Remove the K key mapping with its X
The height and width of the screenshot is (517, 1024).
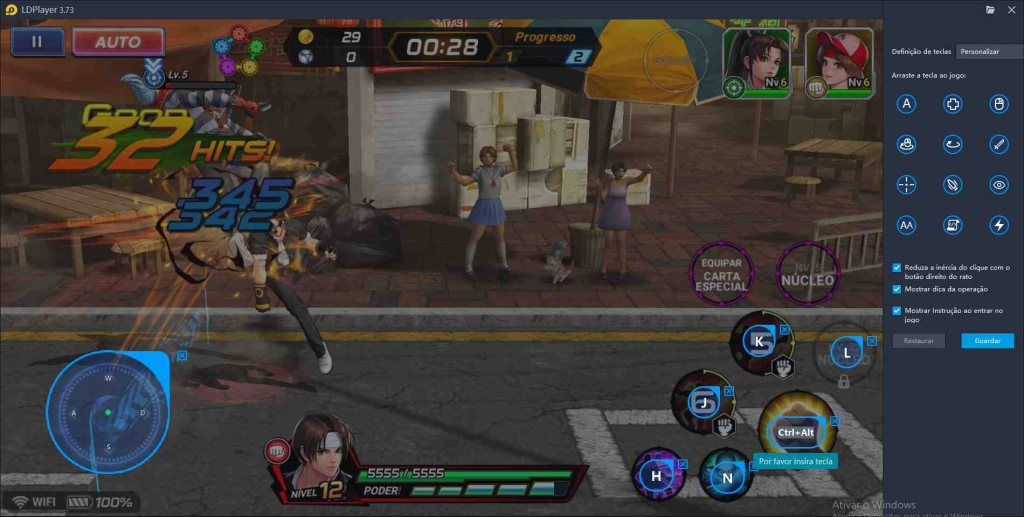[785, 328]
